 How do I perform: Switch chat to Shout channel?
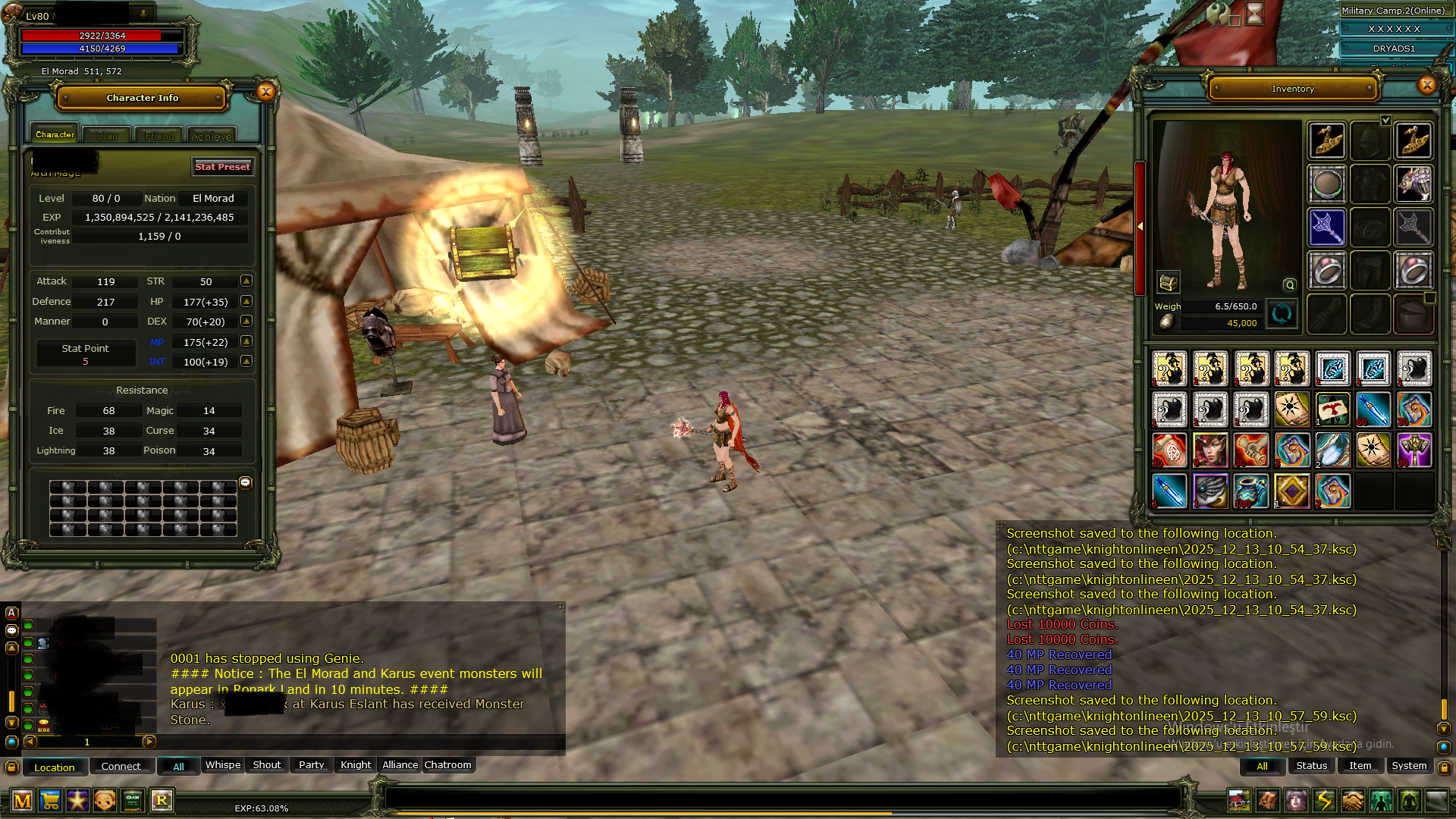[266, 765]
